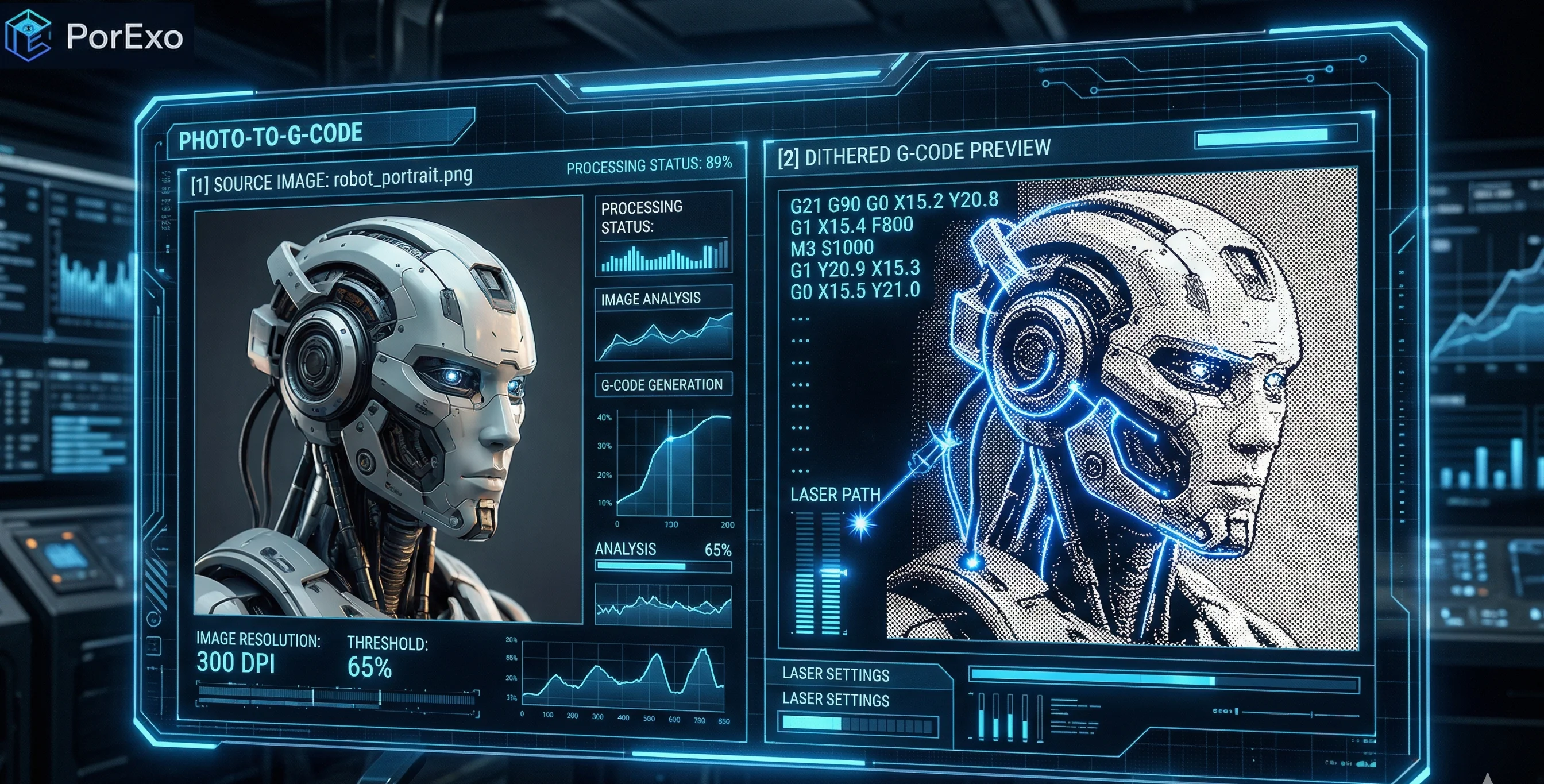Open the IMAGE ANALYSIS panel
The width and height of the screenshot is (1544, 784).
(x=651, y=299)
